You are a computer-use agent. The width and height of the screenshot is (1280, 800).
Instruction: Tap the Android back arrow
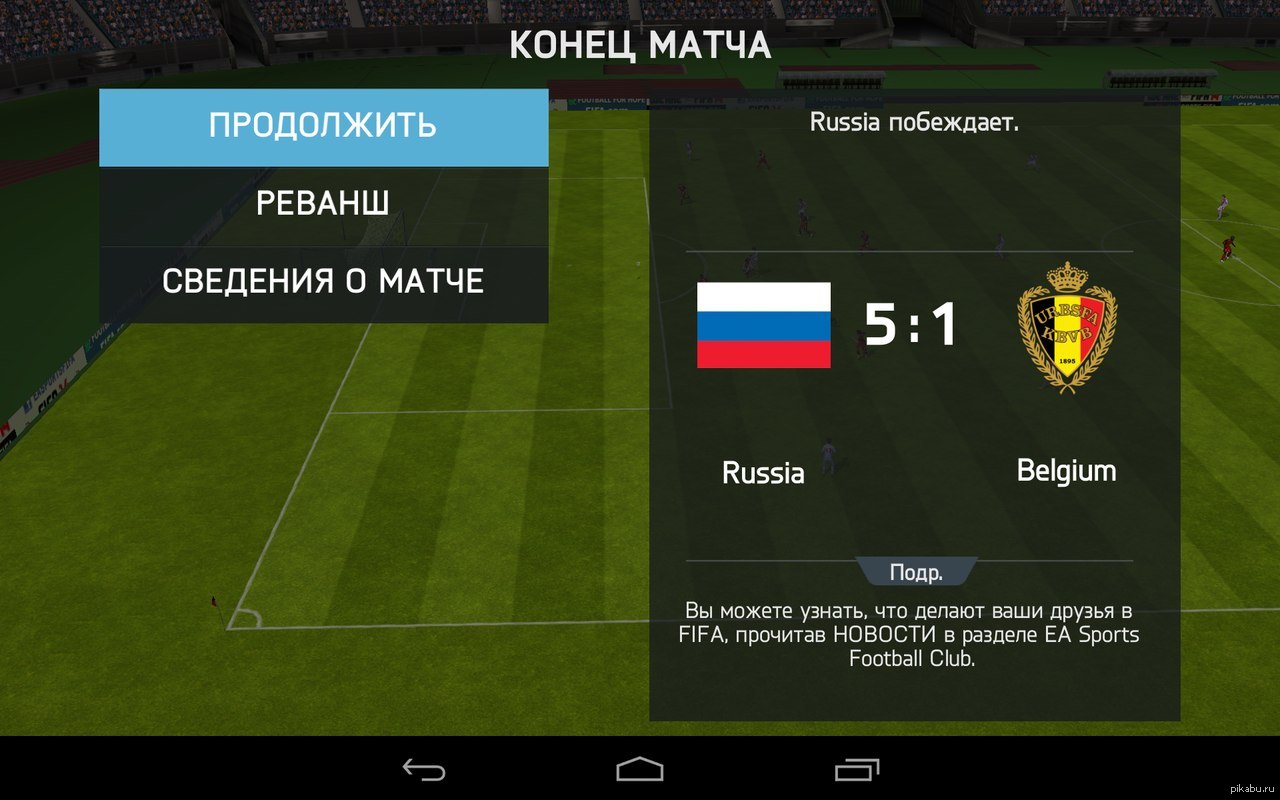point(424,769)
